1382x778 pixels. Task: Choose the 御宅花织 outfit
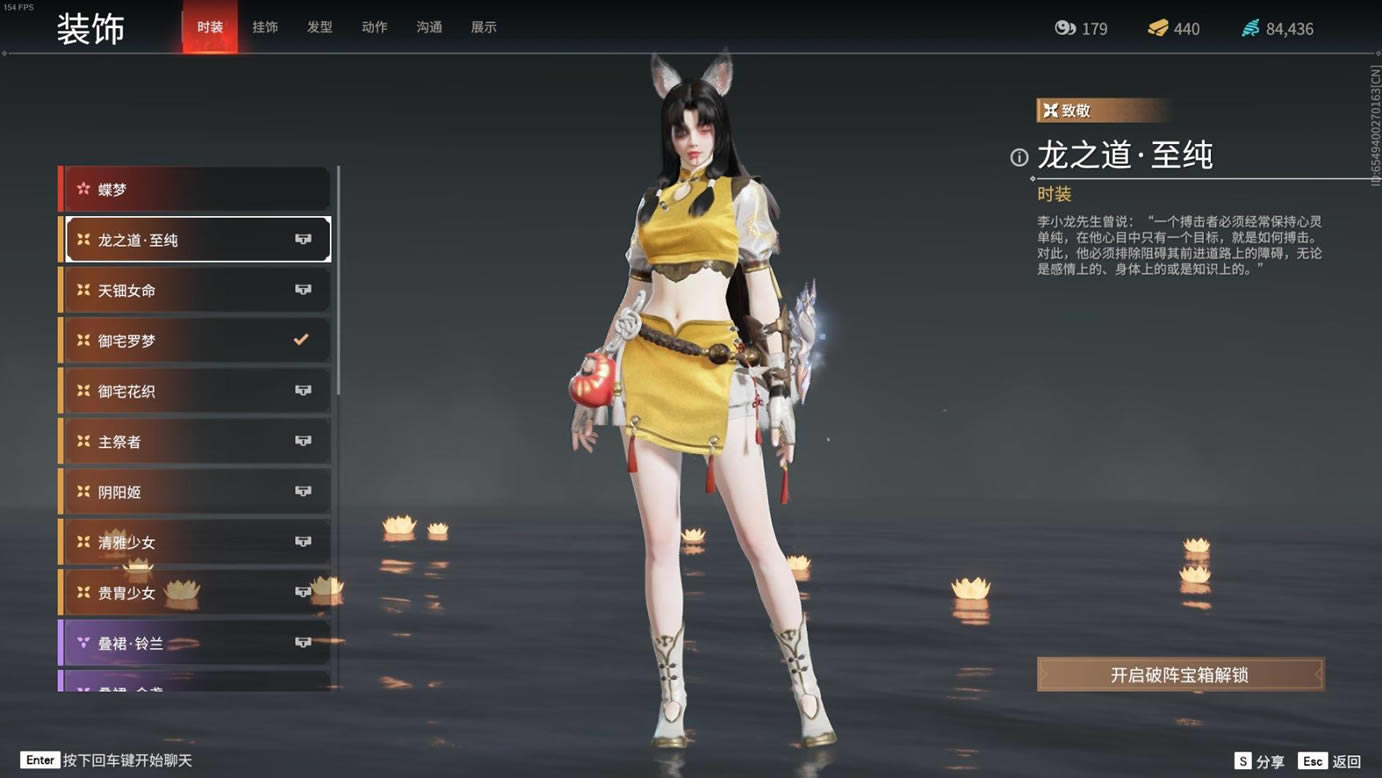(196, 391)
